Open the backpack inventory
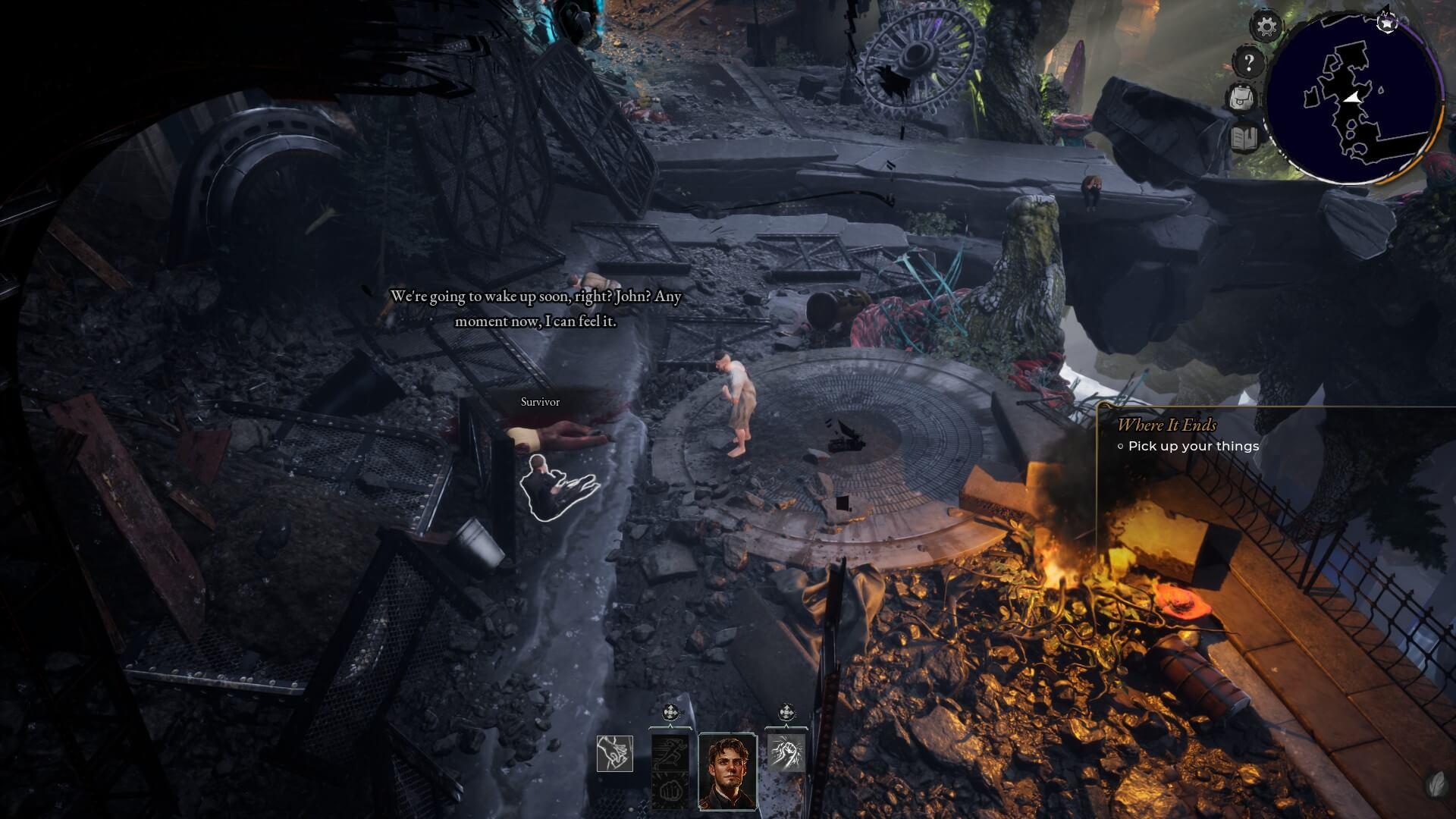 [x=1243, y=98]
